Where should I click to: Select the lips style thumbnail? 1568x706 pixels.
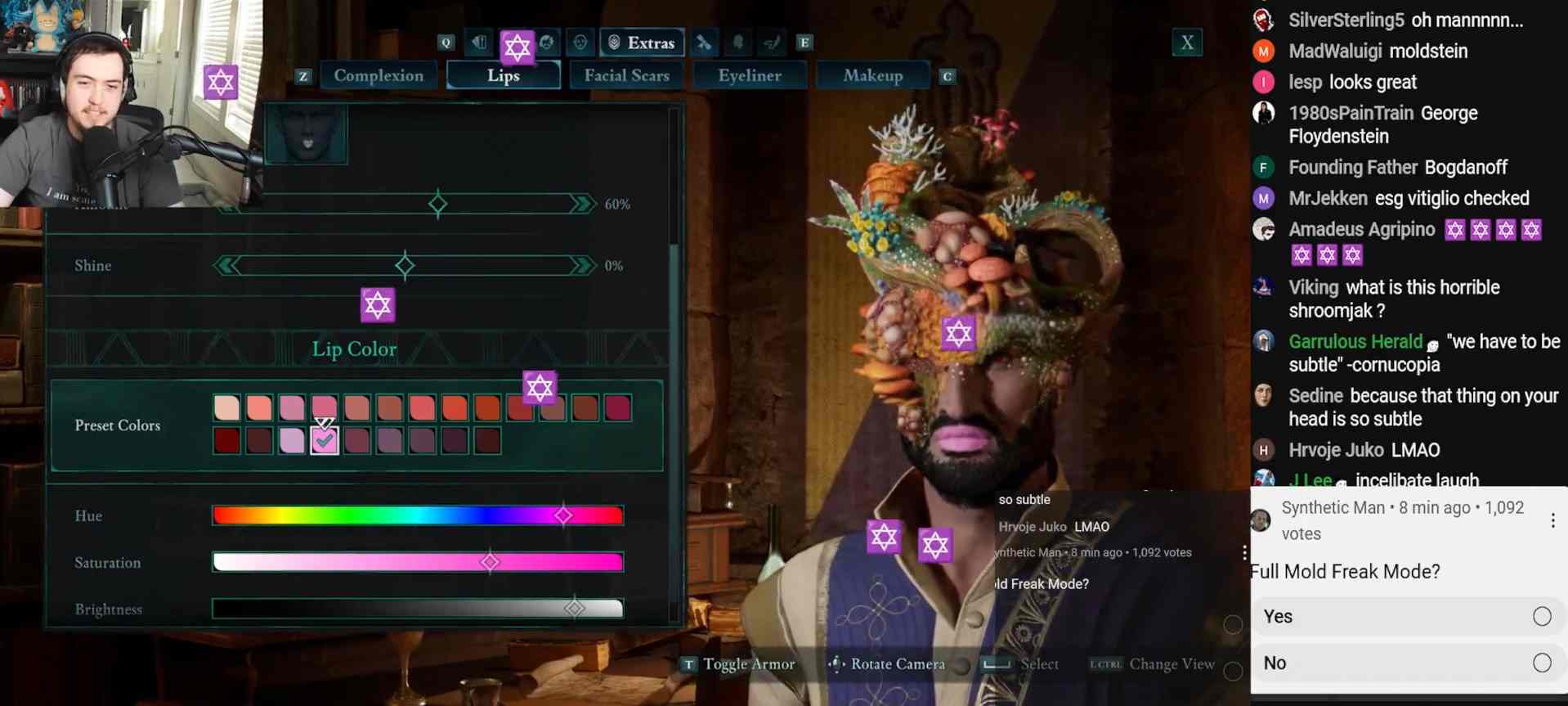click(x=307, y=134)
